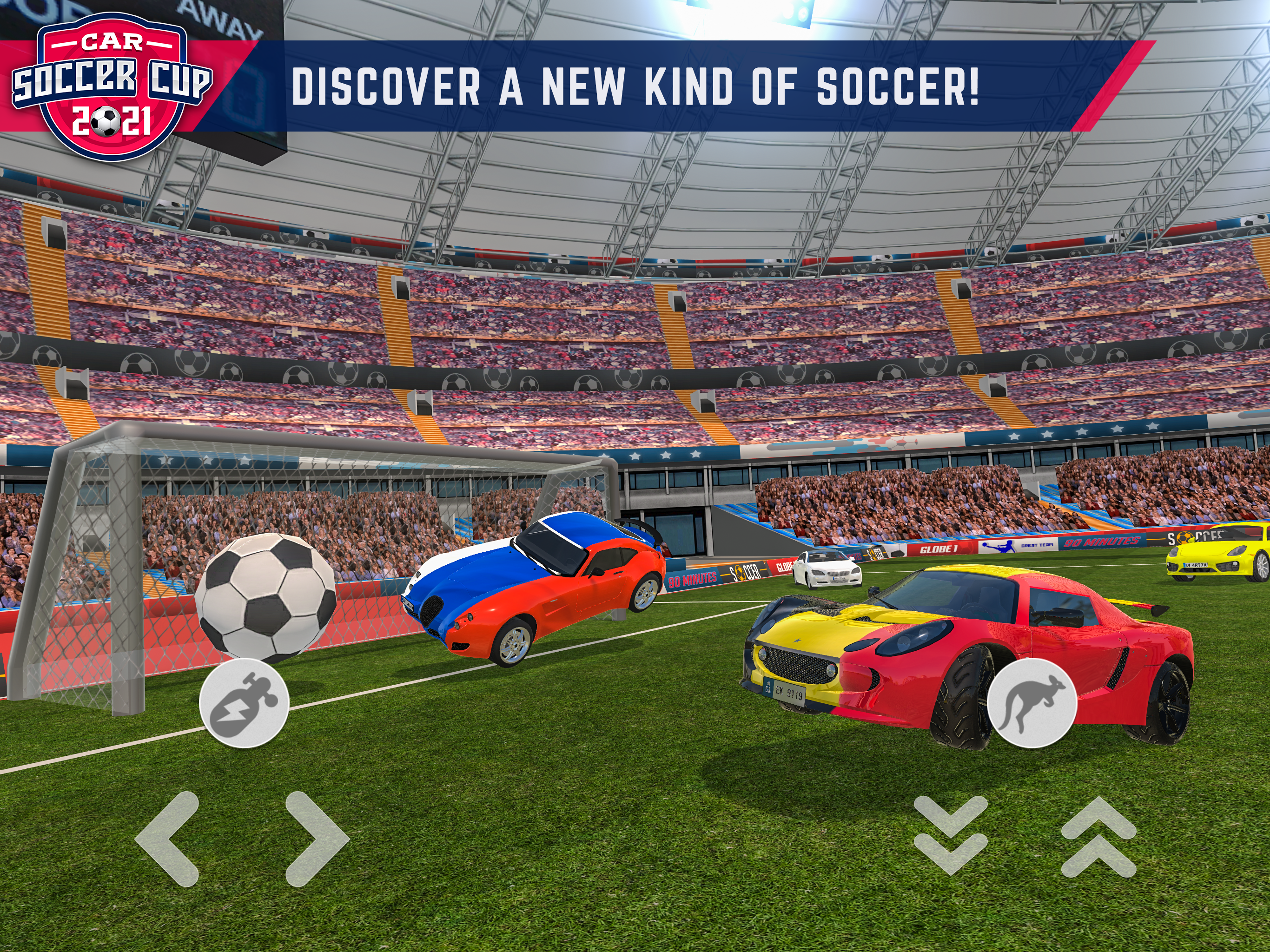Tap the nitro boost canister button
Screen dimensions: 1270x952
coord(244,703)
